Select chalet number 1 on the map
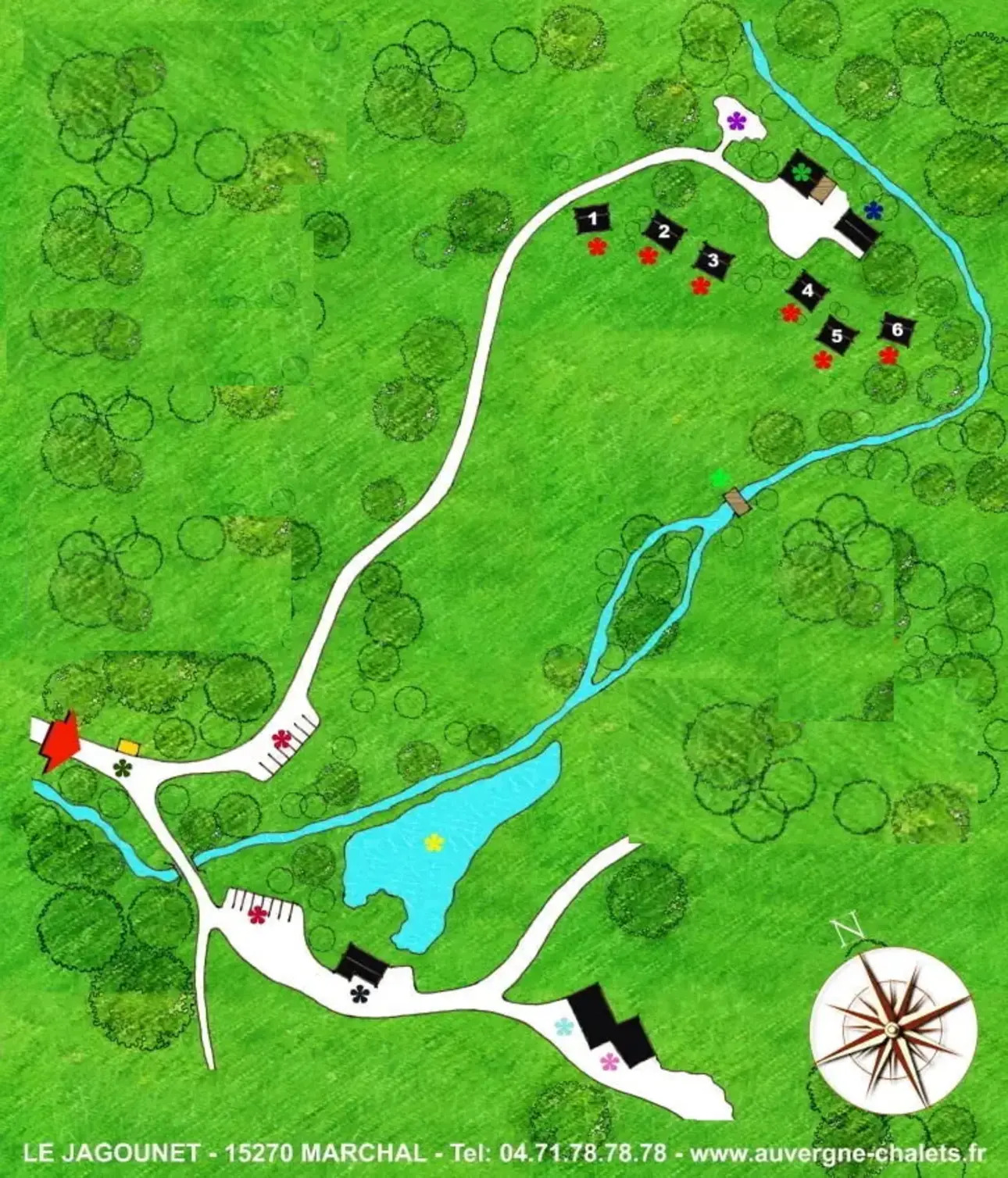The image size is (1008, 1178). pyautogui.click(x=592, y=219)
